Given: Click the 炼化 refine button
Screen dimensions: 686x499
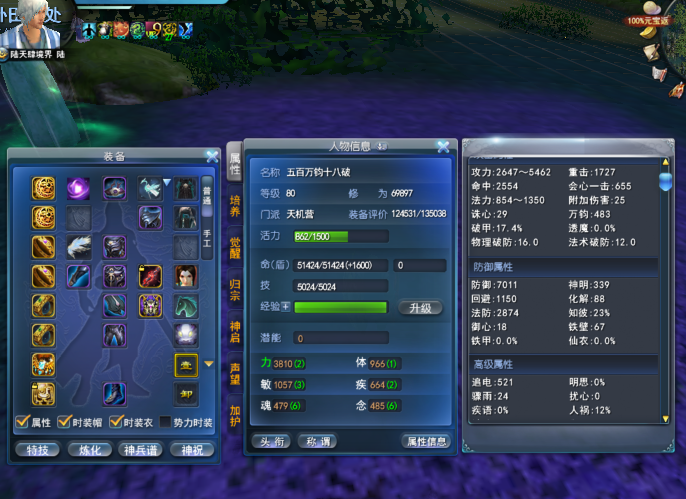Looking at the screenshot, I should 89,450.
